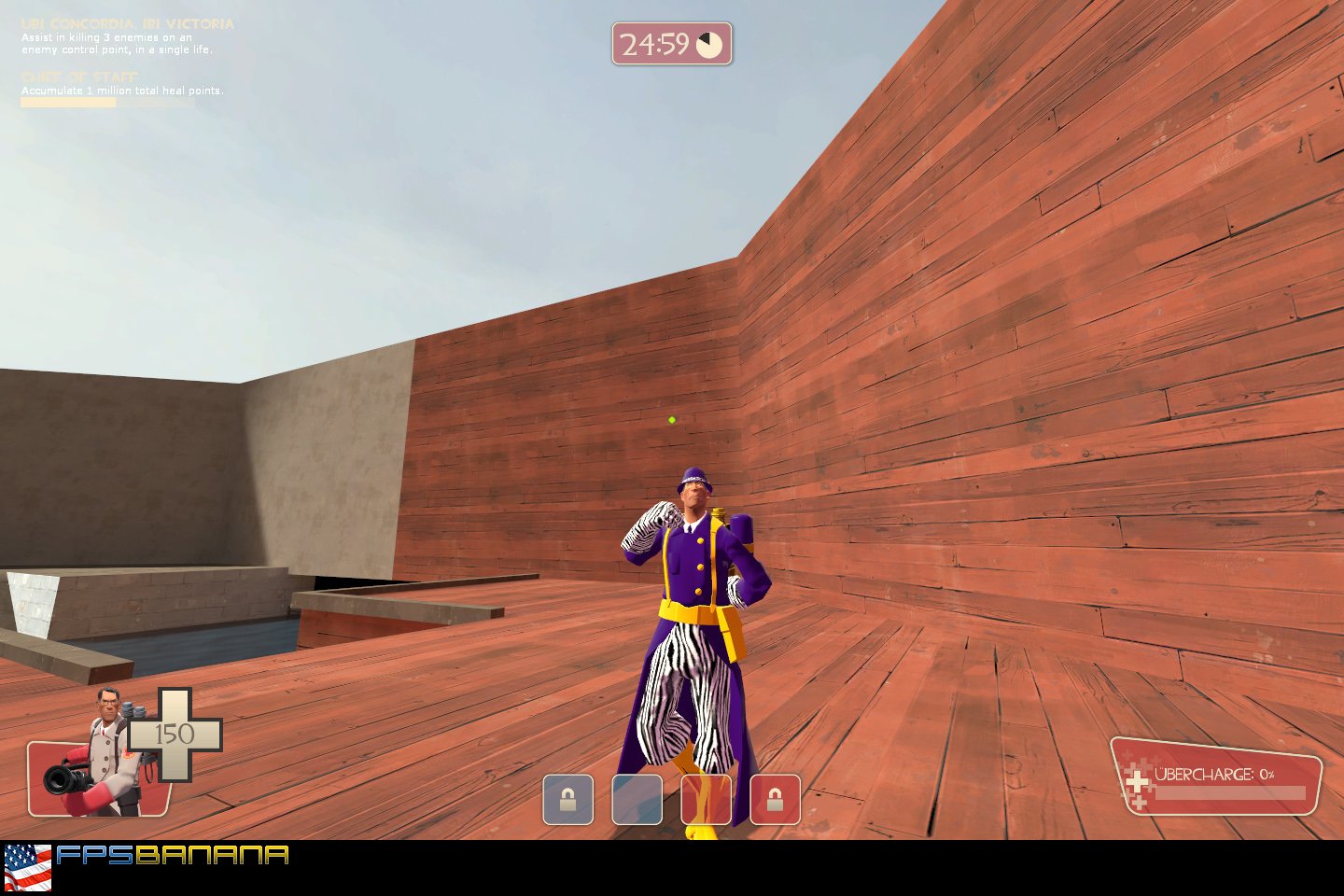The height and width of the screenshot is (896, 1344).
Task: Open the FPSBANANA logo link
Action: coord(175,854)
